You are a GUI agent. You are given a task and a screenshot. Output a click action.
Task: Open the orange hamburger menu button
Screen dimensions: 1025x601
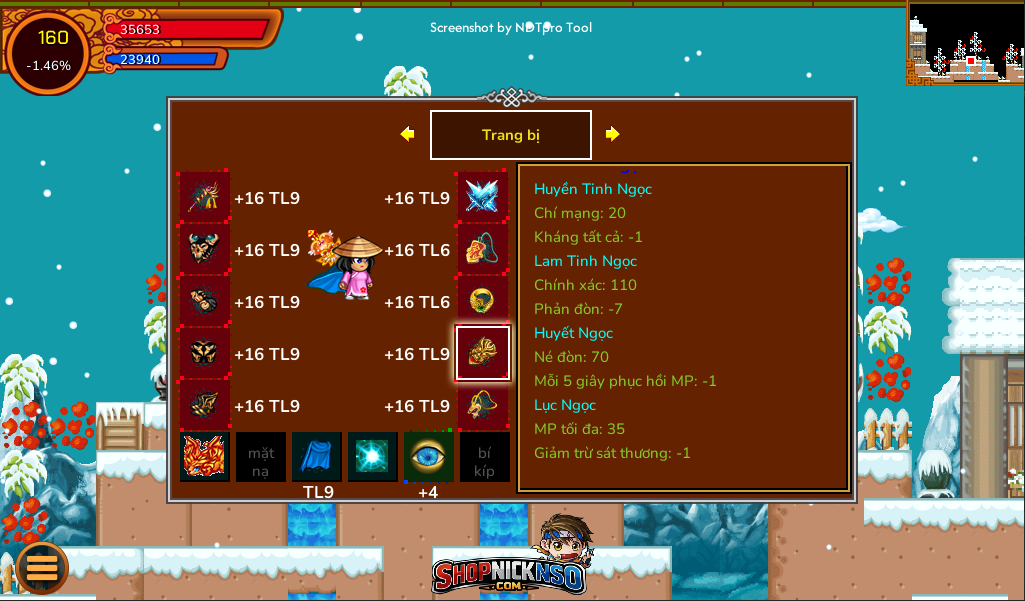[42, 567]
